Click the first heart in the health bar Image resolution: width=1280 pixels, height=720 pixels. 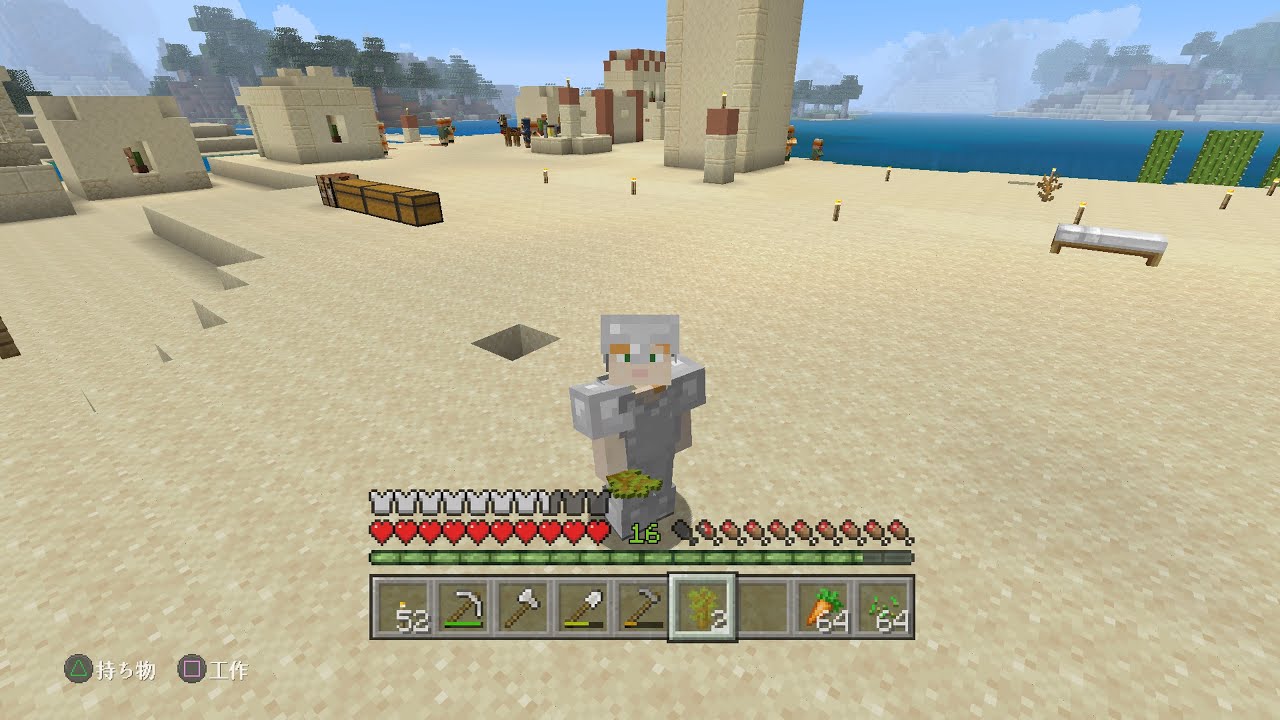pos(378,529)
